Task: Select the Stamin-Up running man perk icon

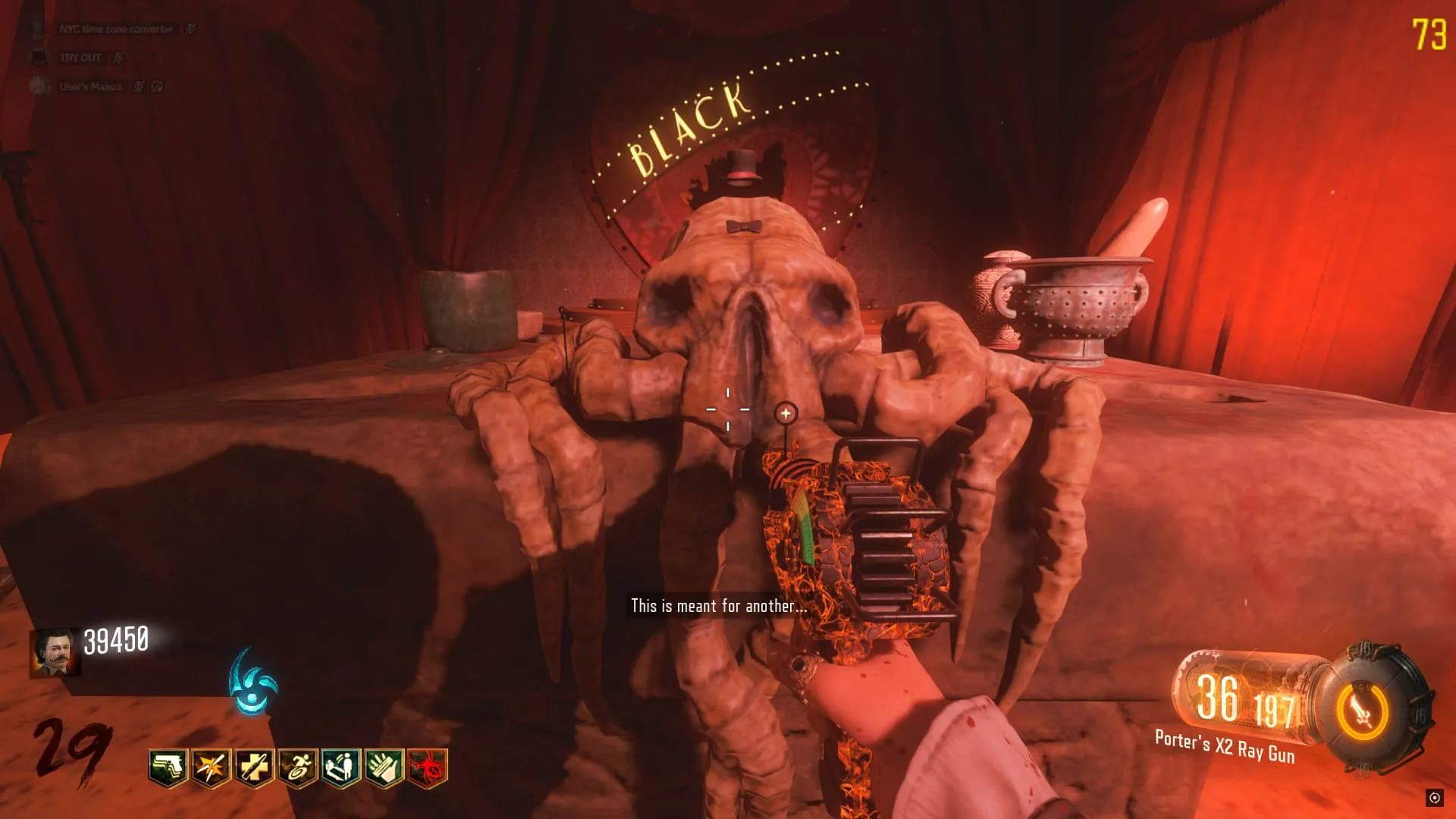Action: [297, 768]
